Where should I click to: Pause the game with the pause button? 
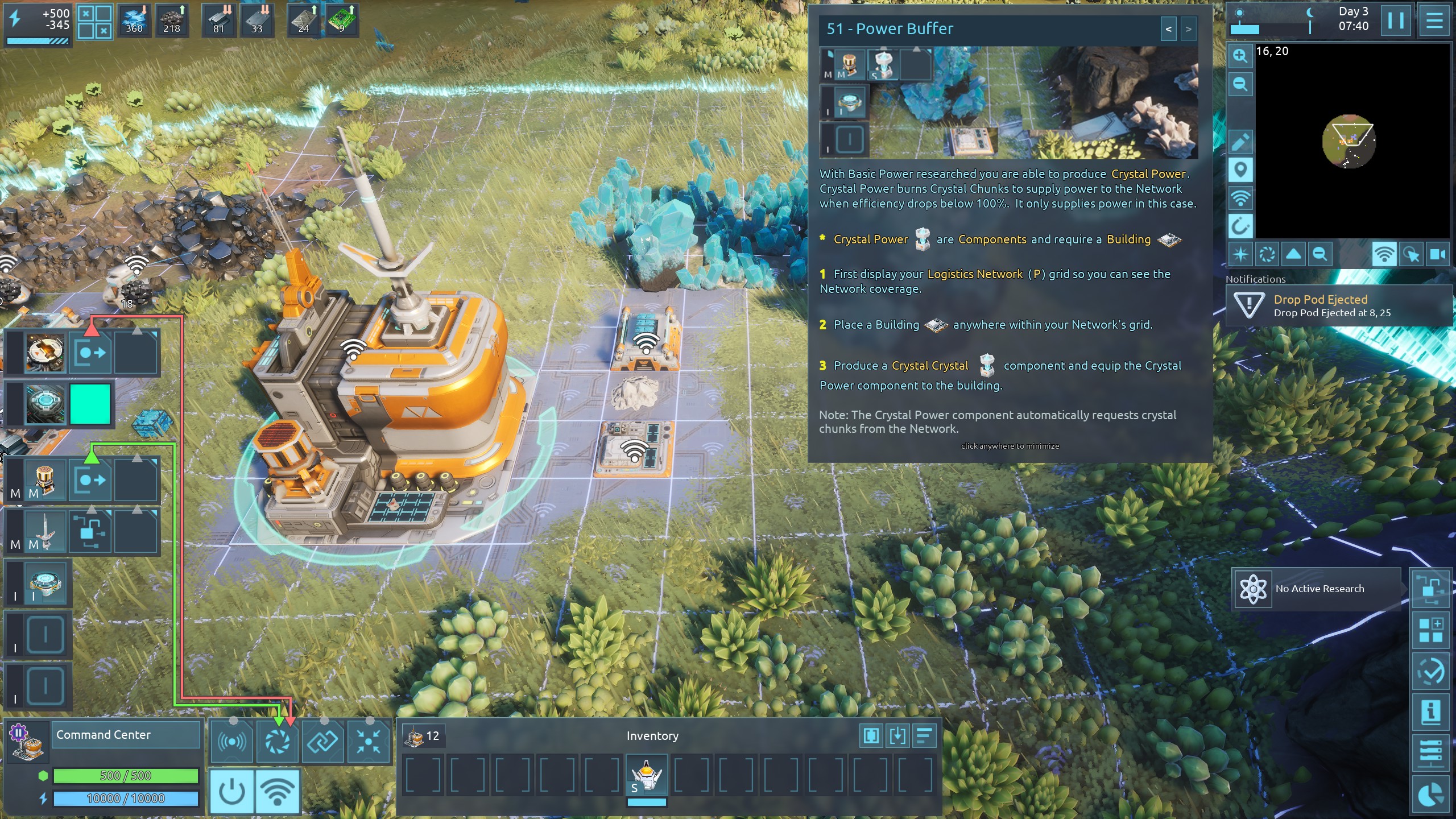pyautogui.click(x=1395, y=21)
